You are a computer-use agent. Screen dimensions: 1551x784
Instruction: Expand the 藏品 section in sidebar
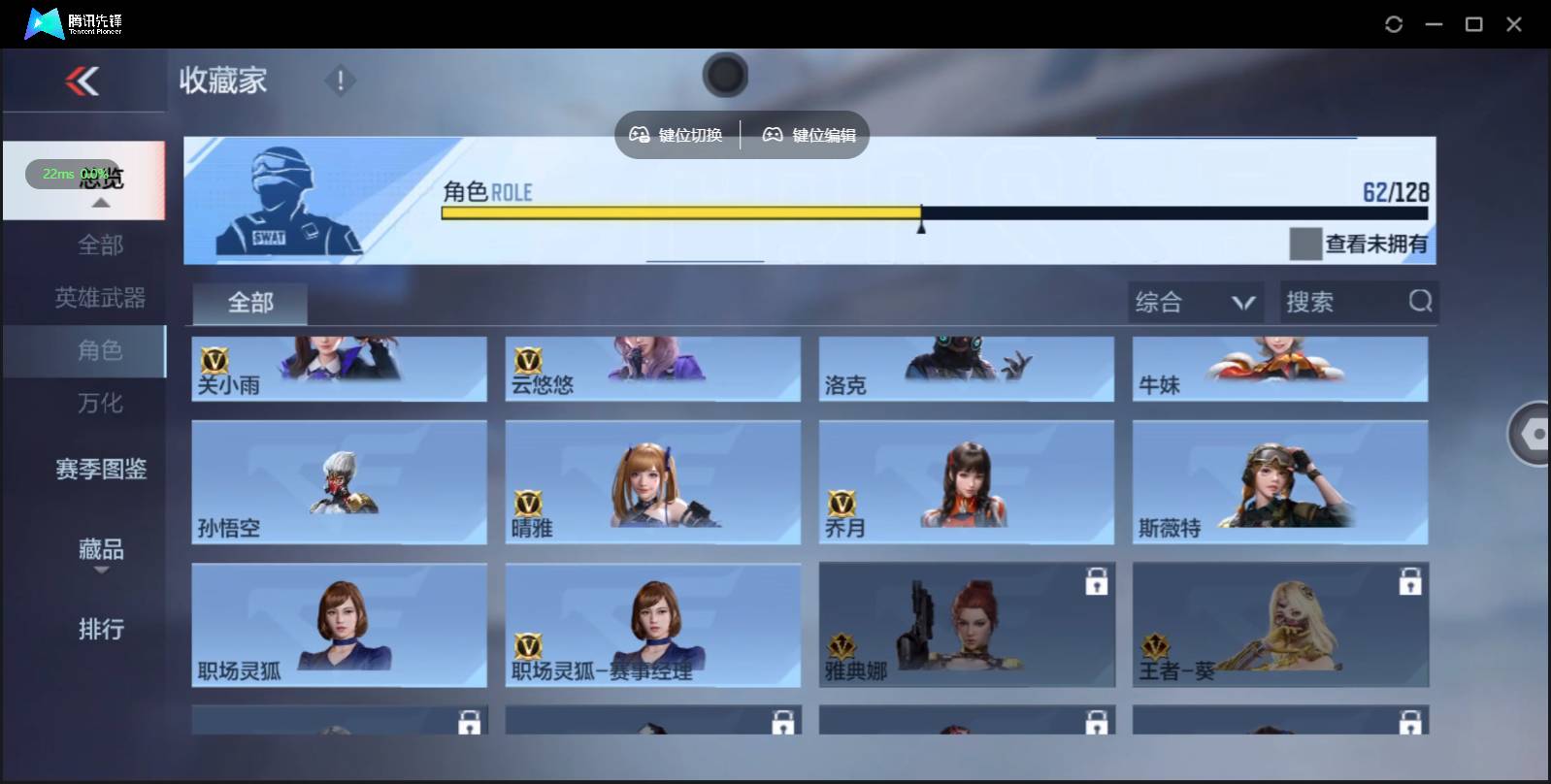(x=100, y=550)
